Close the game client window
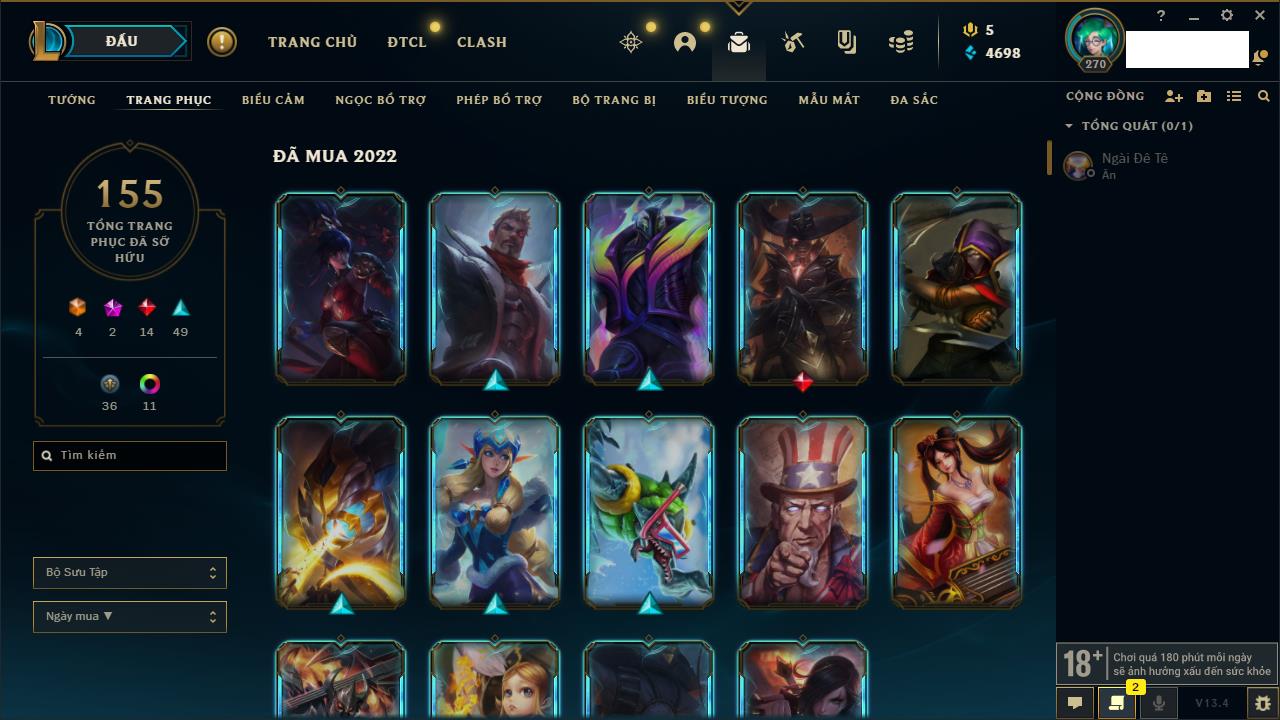This screenshot has height=720, width=1280. point(1260,16)
